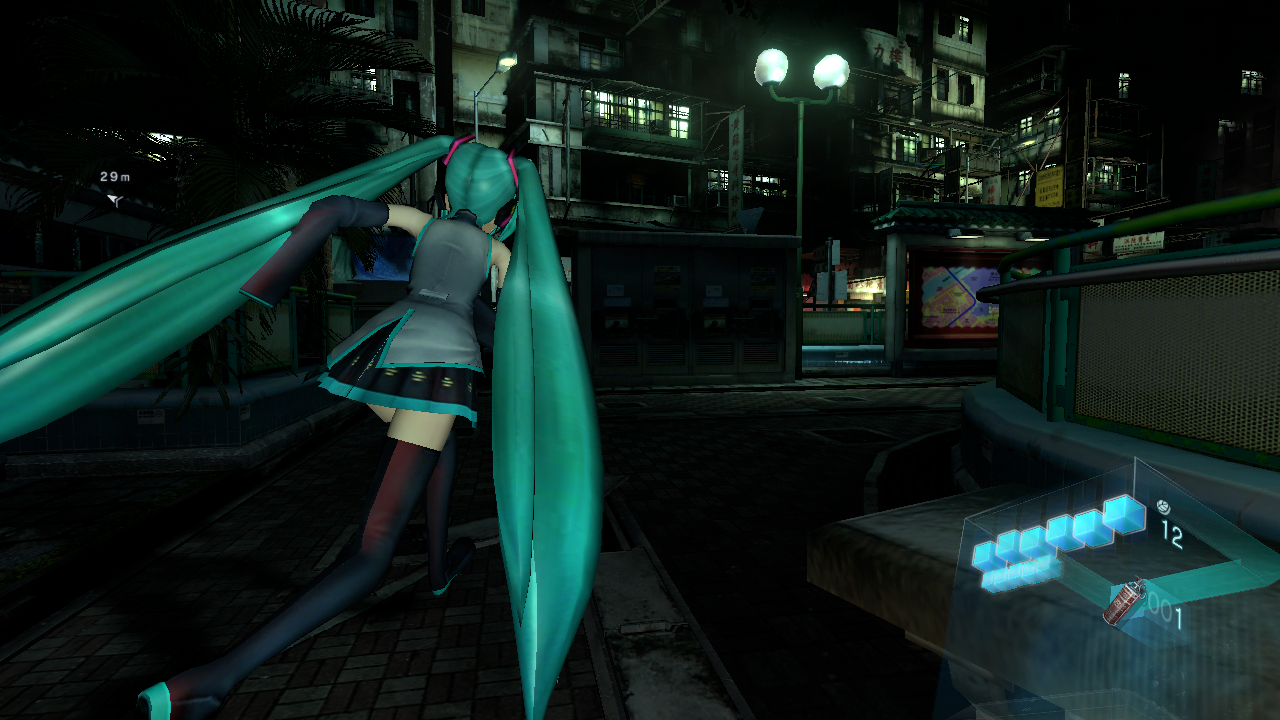This screenshot has height=720, width=1280.
Task: Select the spray can item icon
Action: point(1124,602)
